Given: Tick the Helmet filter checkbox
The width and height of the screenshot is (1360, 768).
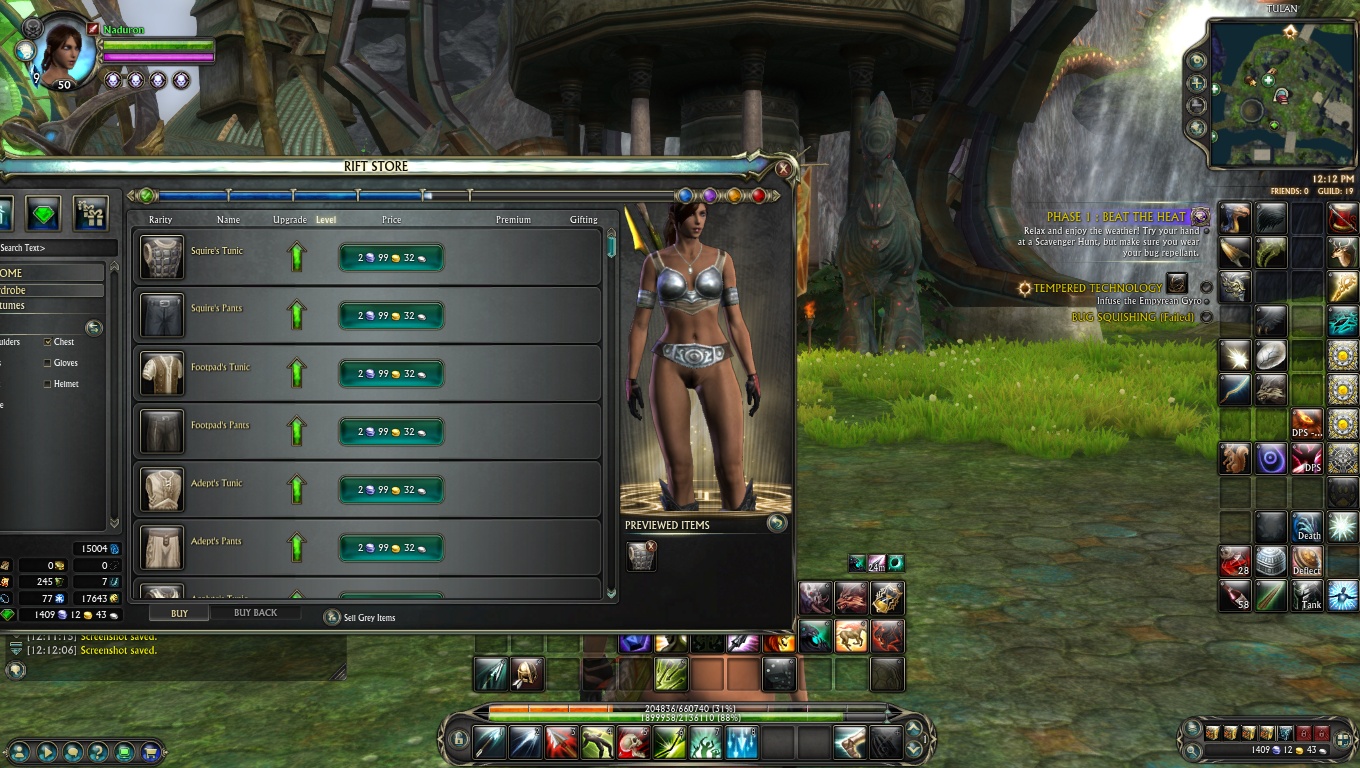Looking at the screenshot, I should [x=48, y=384].
